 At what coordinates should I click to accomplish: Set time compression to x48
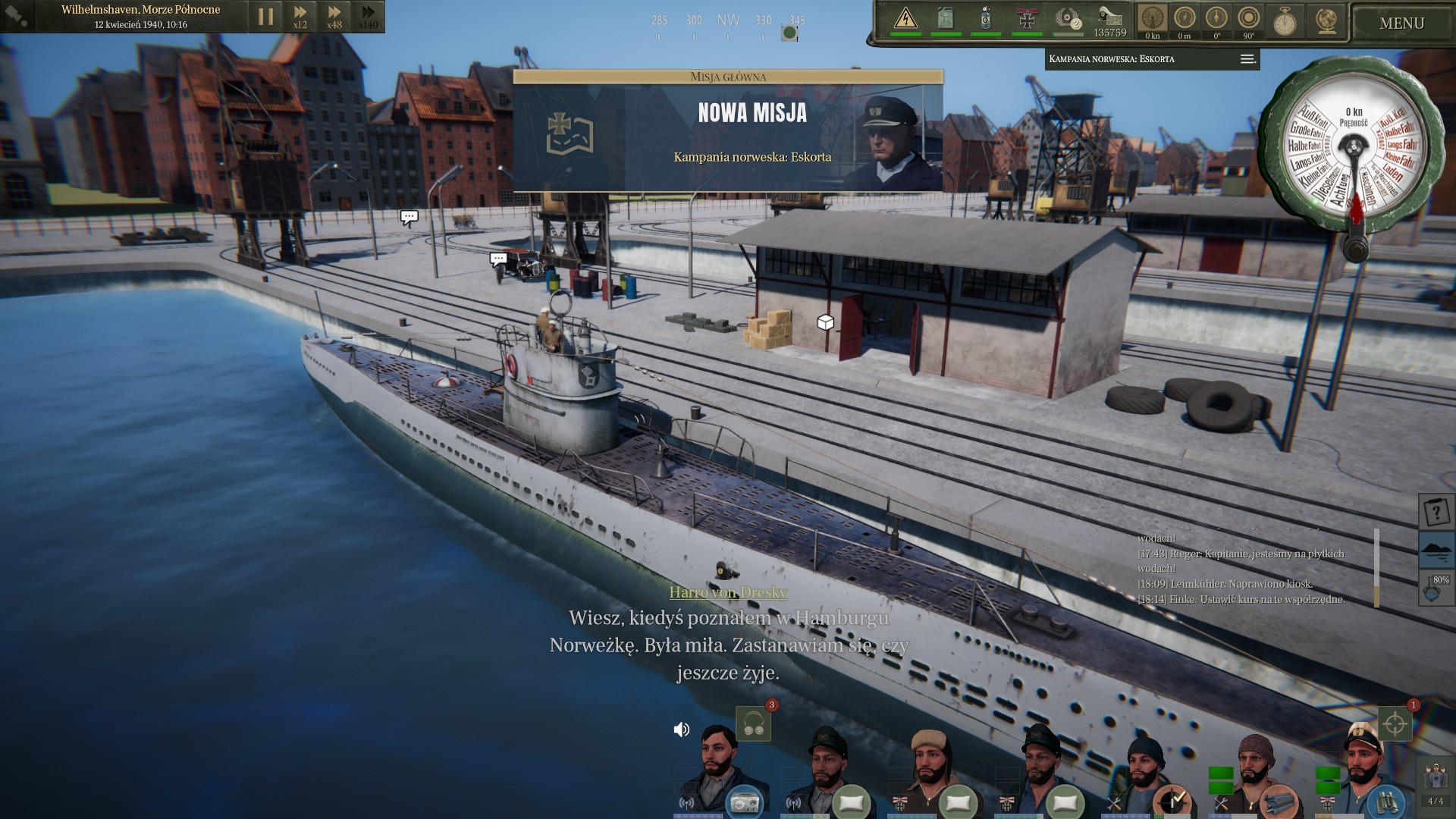point(334,16)
